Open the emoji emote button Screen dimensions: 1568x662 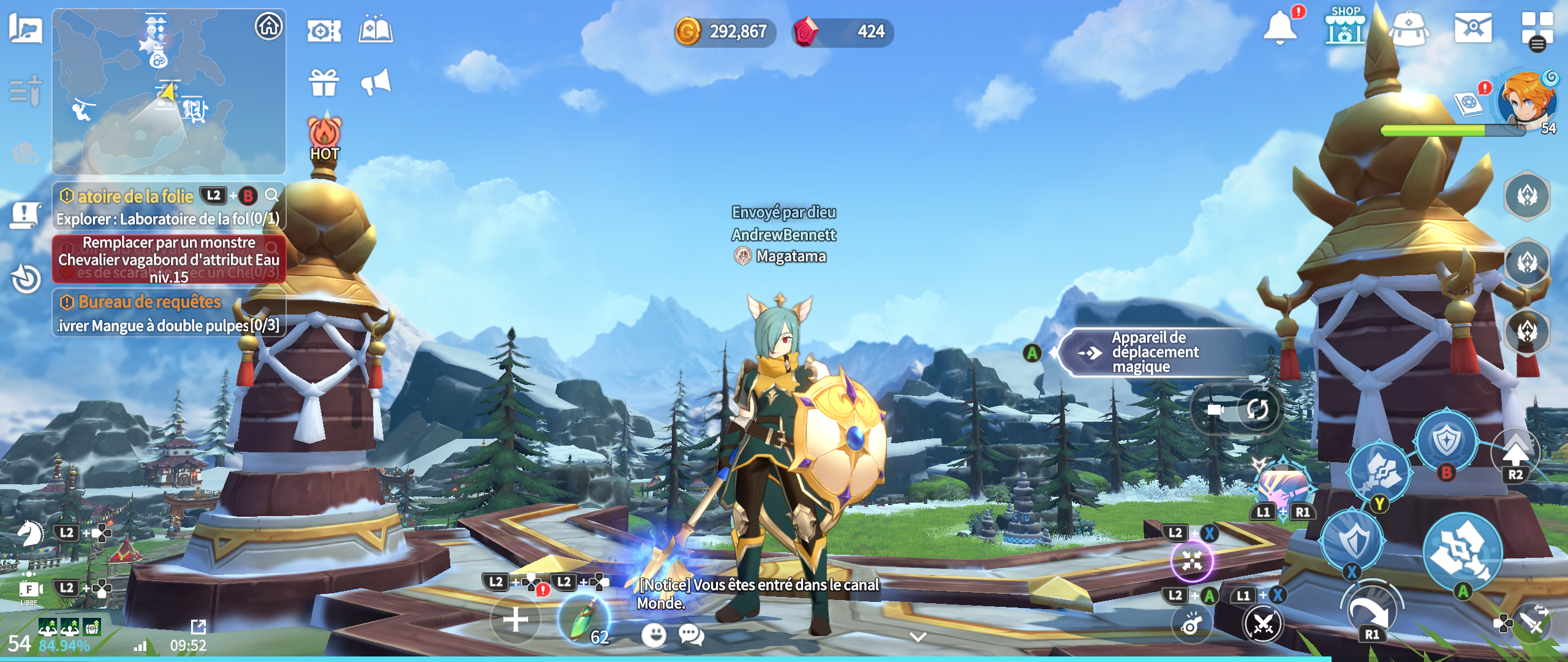(654, 634)
